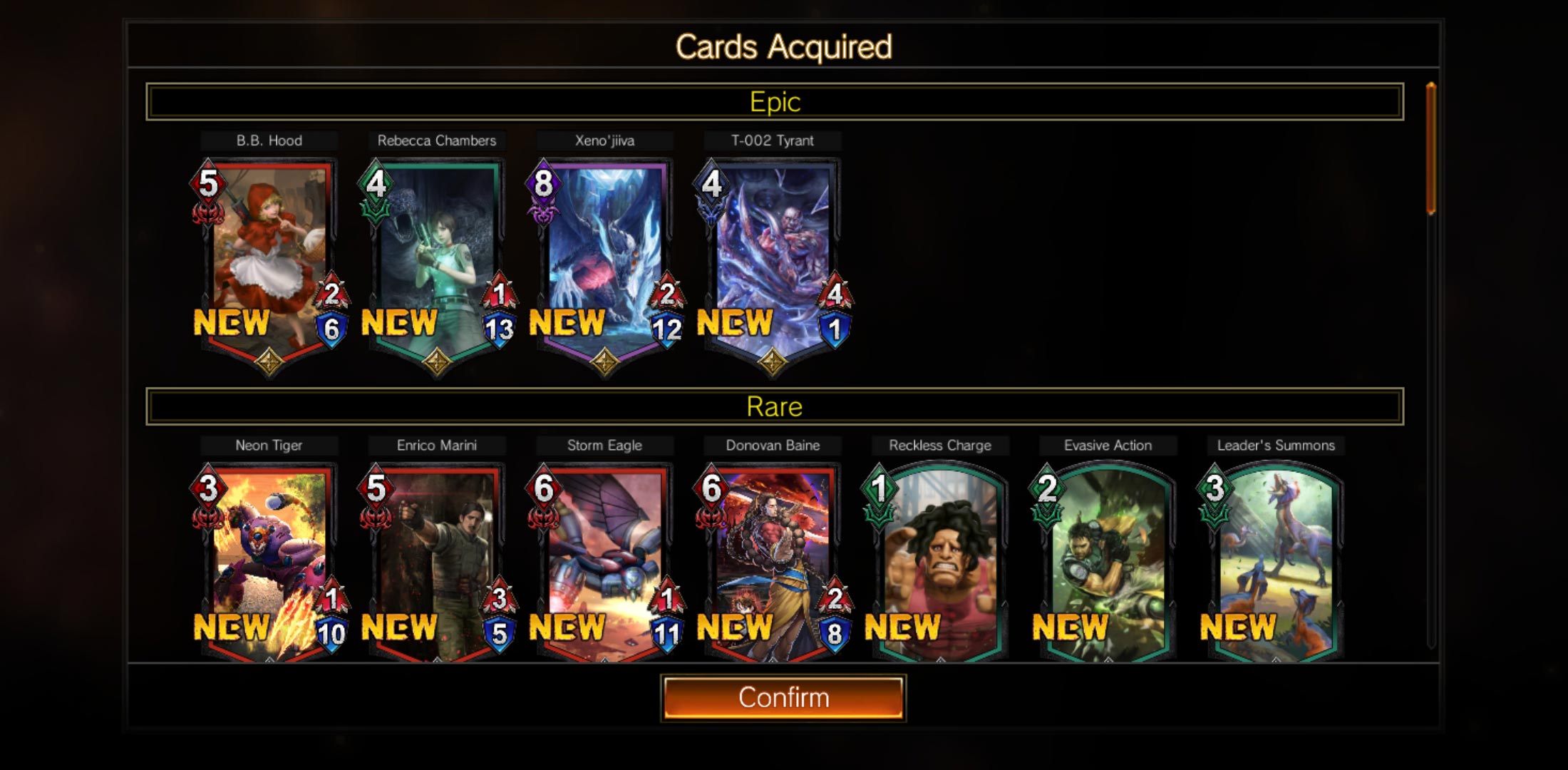Select the green faction emblem on Rebecca Chambers' card
The height and width of the screenshot is (770, 1568).
[374, 210]
